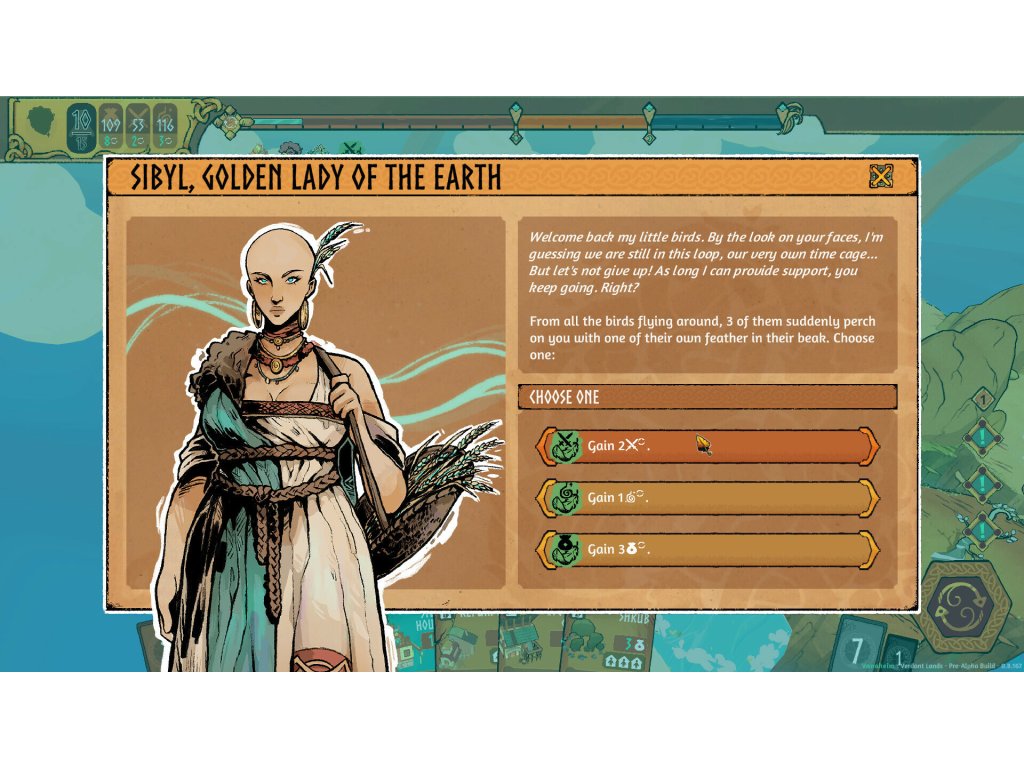Select the middle exclamation alert marker
Screen dimensions: 1024x768
pyautogui.click(x=982, y=484)
